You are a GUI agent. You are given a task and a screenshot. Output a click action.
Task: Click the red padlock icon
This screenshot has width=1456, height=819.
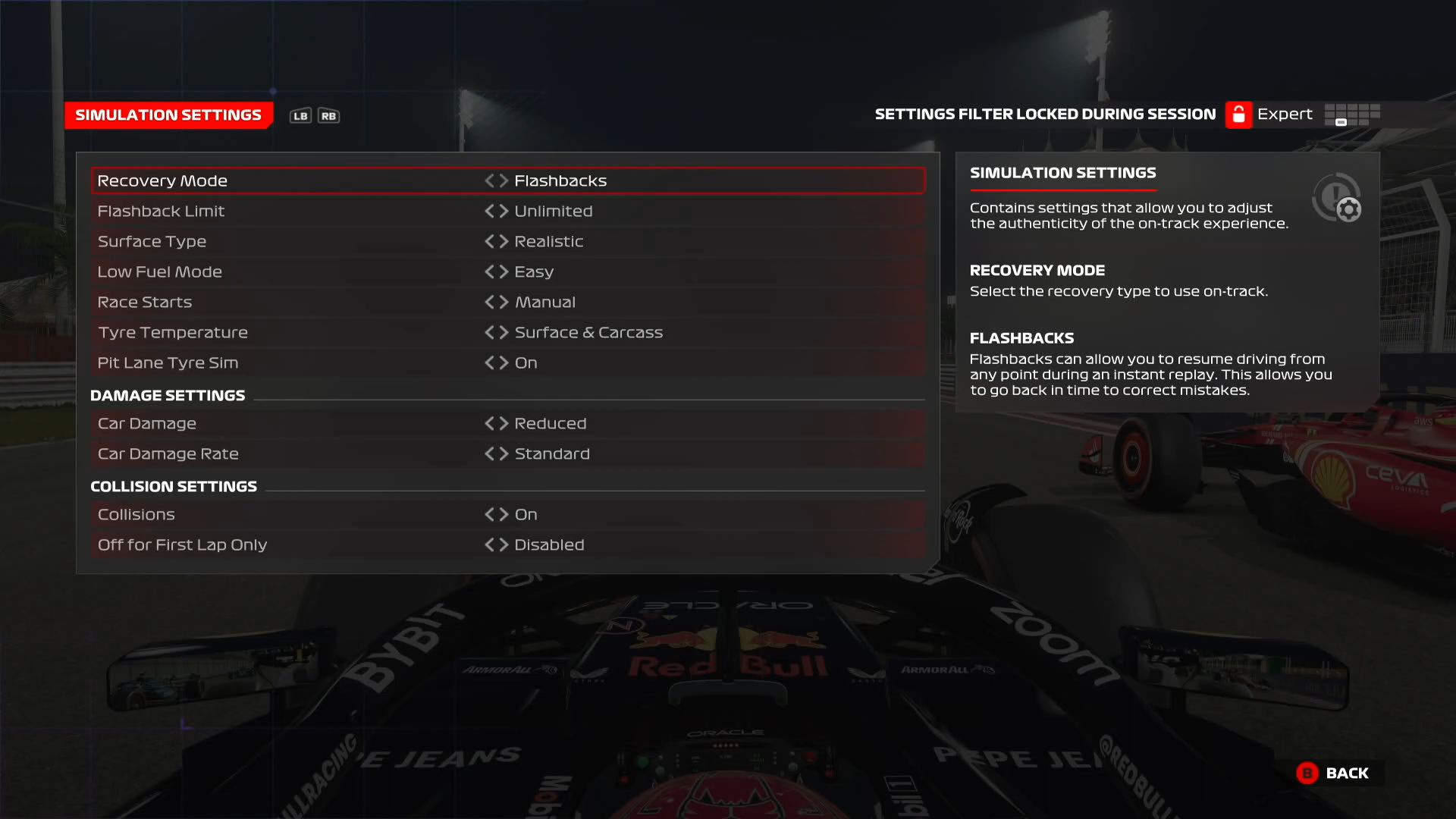click(1238, 114)
